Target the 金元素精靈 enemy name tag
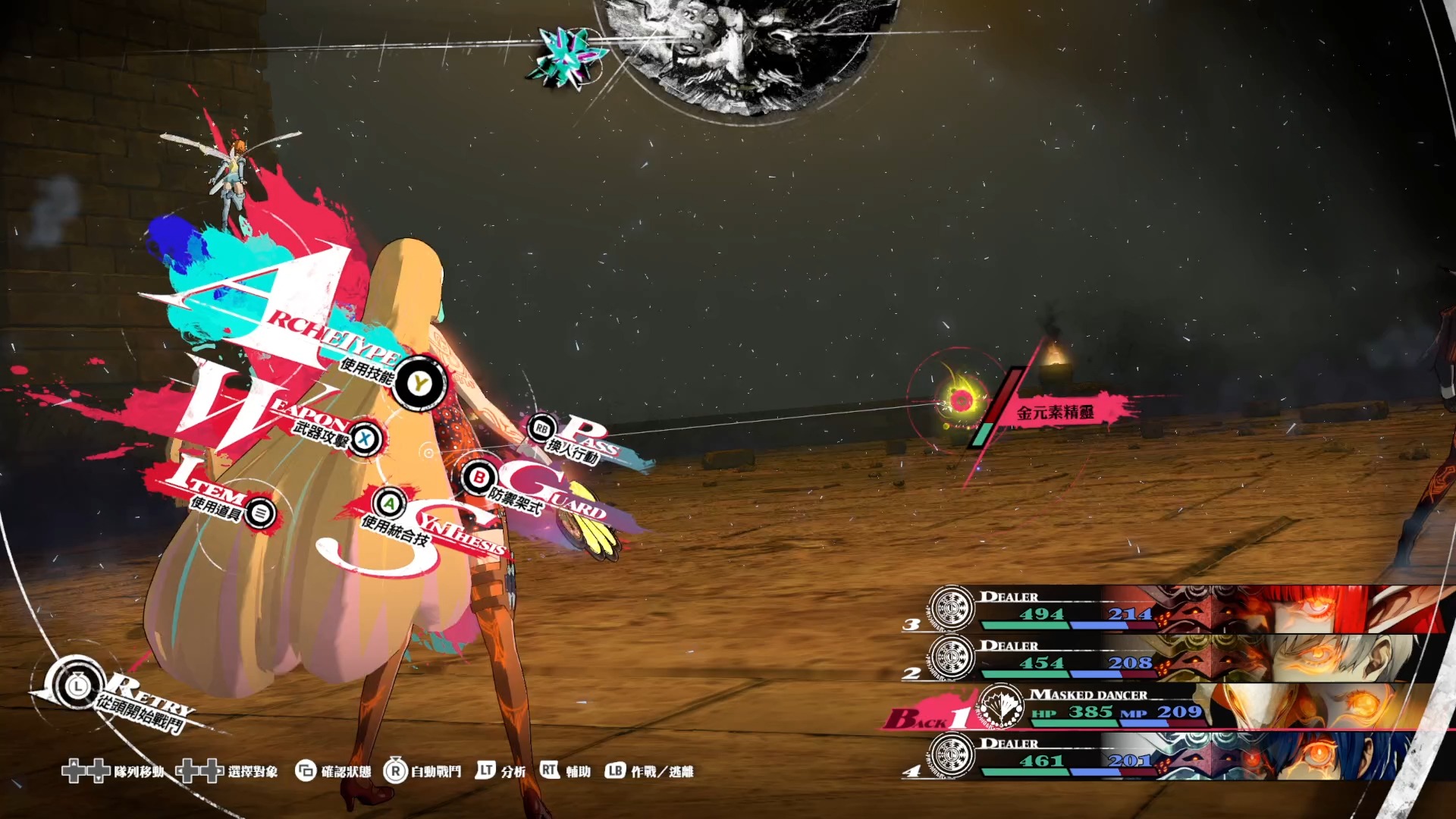 coord(1055,413)
